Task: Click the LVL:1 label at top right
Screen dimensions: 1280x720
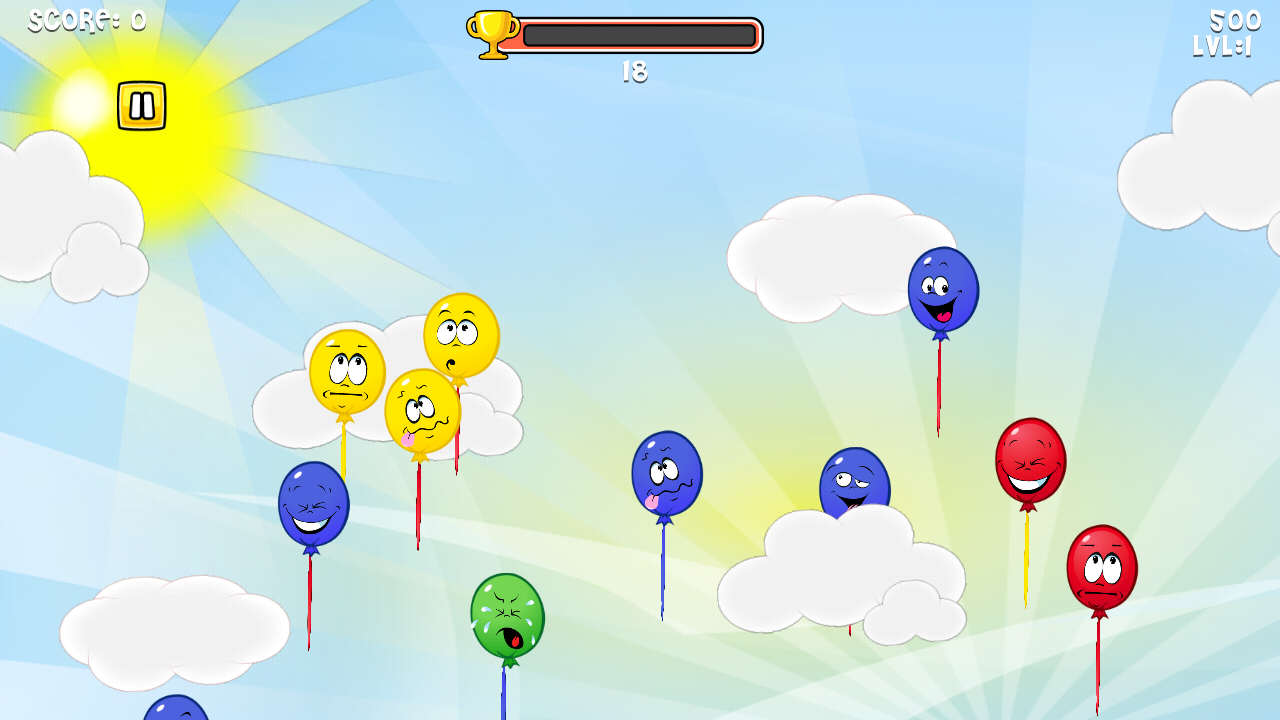Action: [x=1222, y=45]
